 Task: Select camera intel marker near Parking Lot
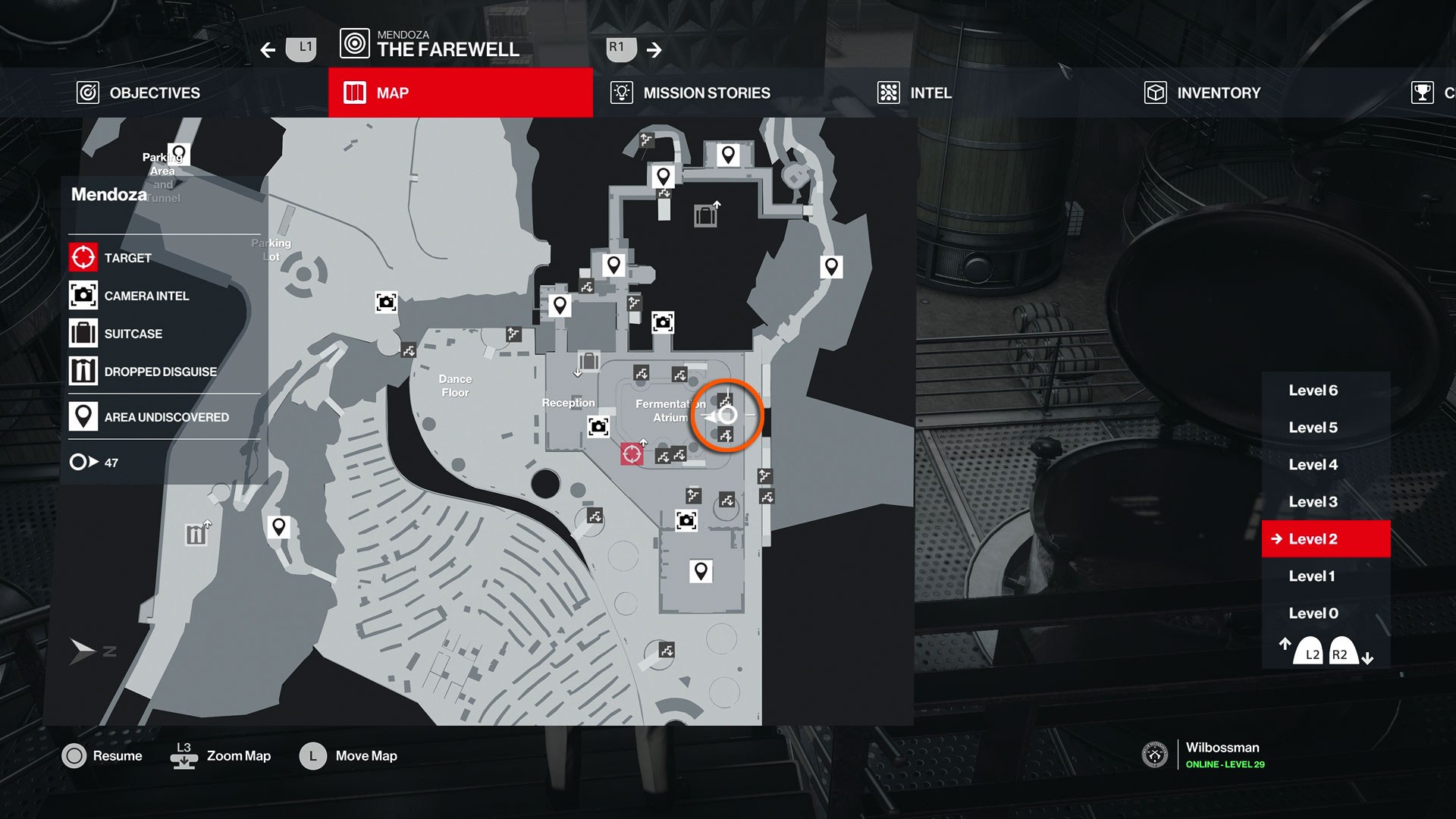click(x=386, y=303)
